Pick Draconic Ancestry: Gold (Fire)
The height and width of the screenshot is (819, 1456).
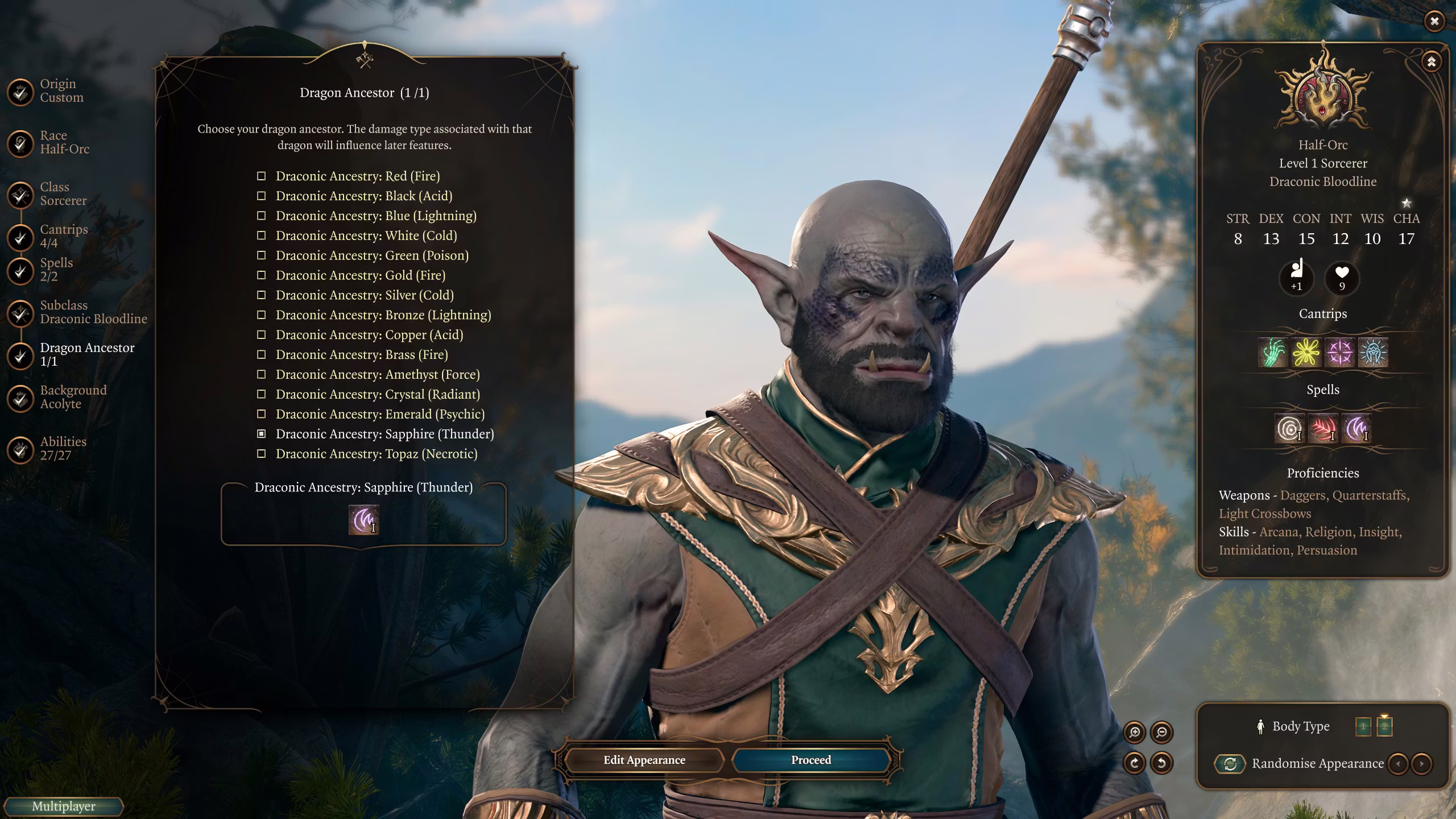tap(360, 275)
